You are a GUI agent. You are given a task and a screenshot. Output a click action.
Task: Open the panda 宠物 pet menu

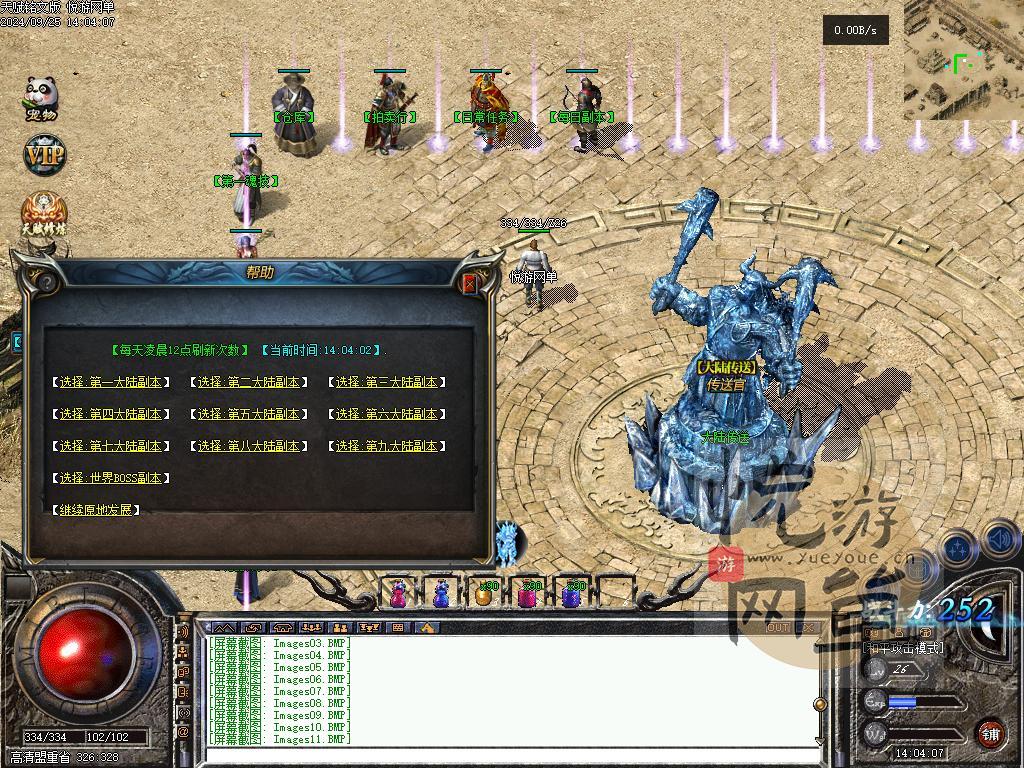[x=41, y=97]
